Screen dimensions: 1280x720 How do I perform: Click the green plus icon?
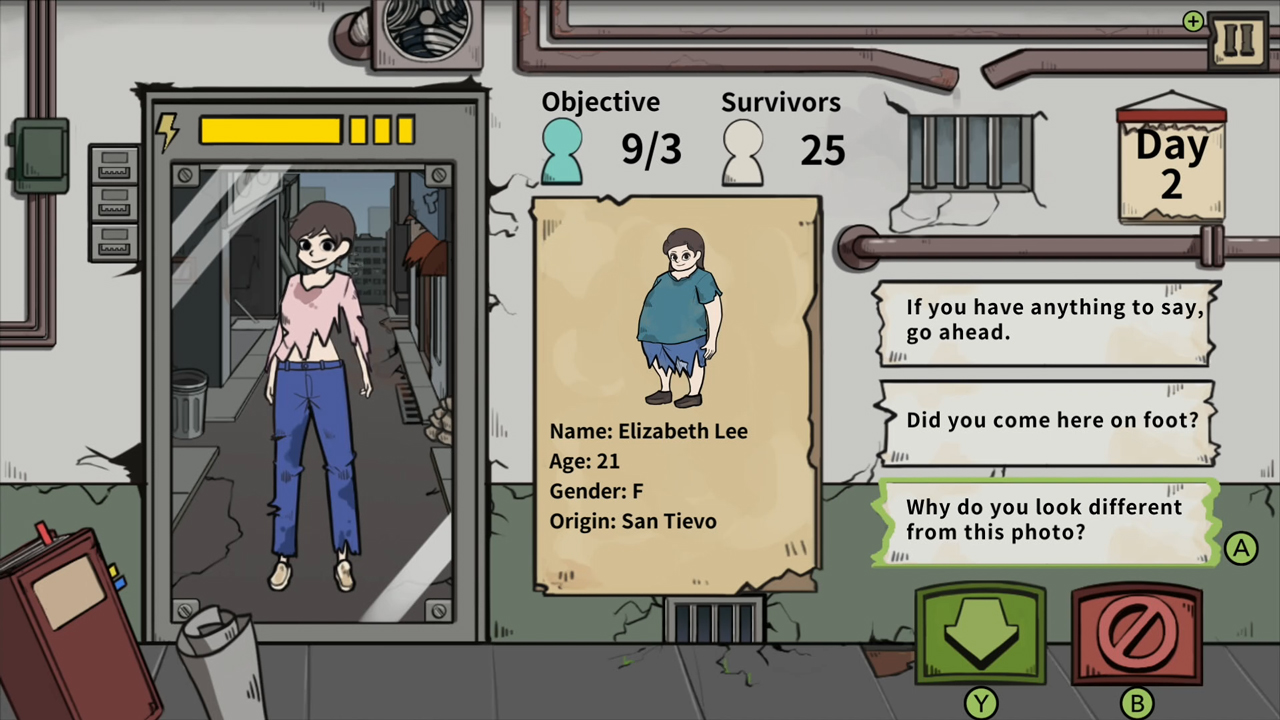click(x=1193, y=21)
